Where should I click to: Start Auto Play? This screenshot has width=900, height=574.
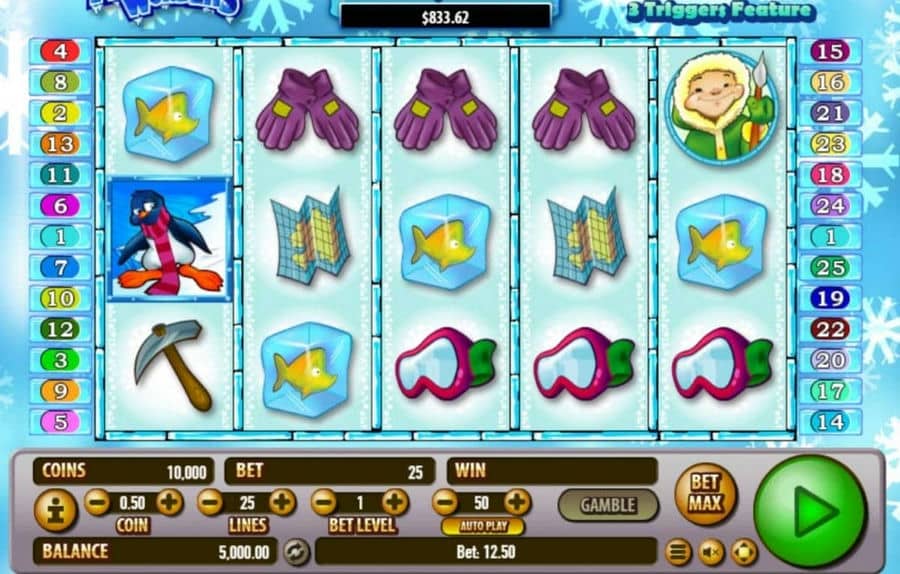[482, 526]
